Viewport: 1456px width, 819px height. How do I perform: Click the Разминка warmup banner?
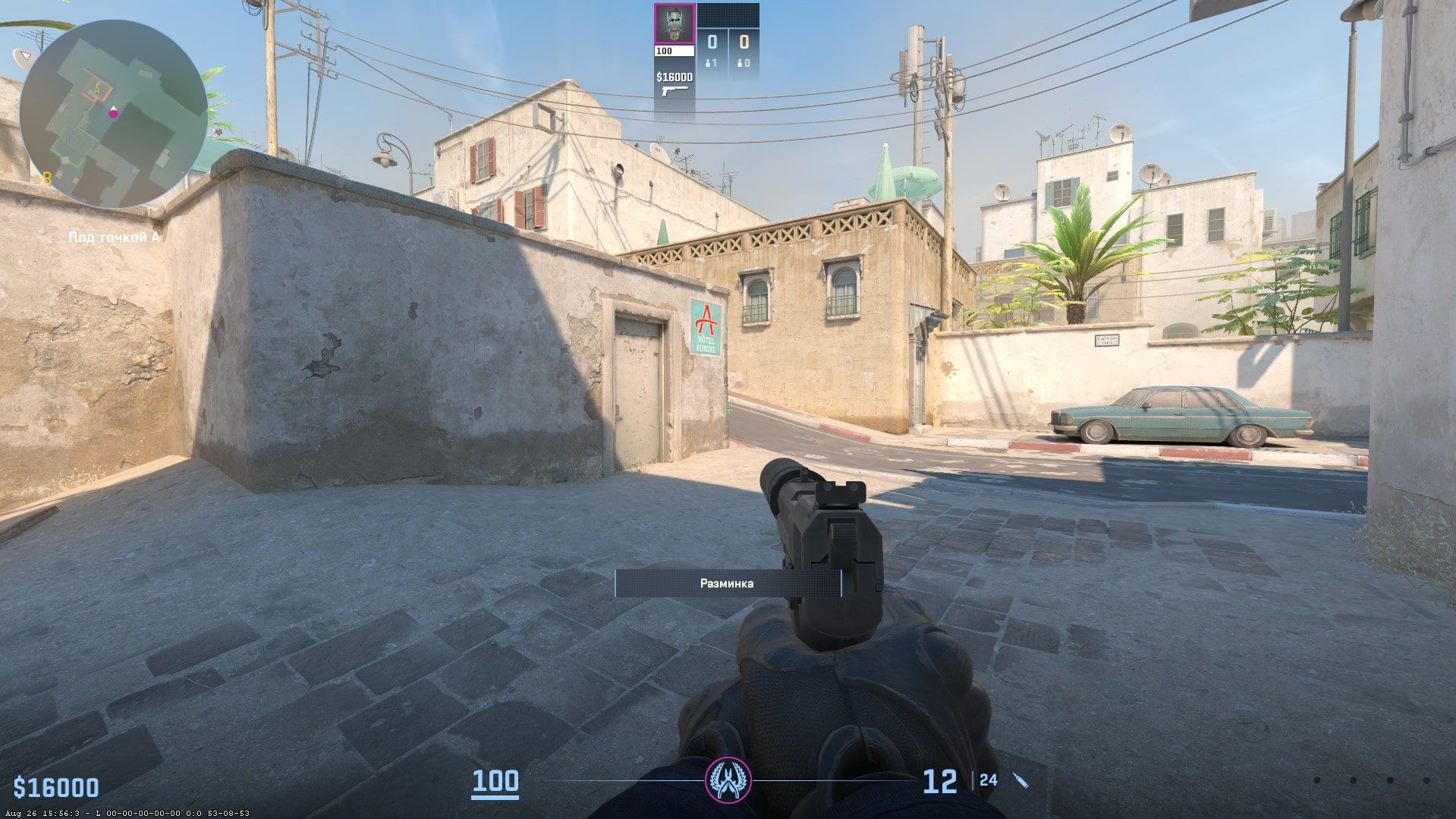coord(727,583)
